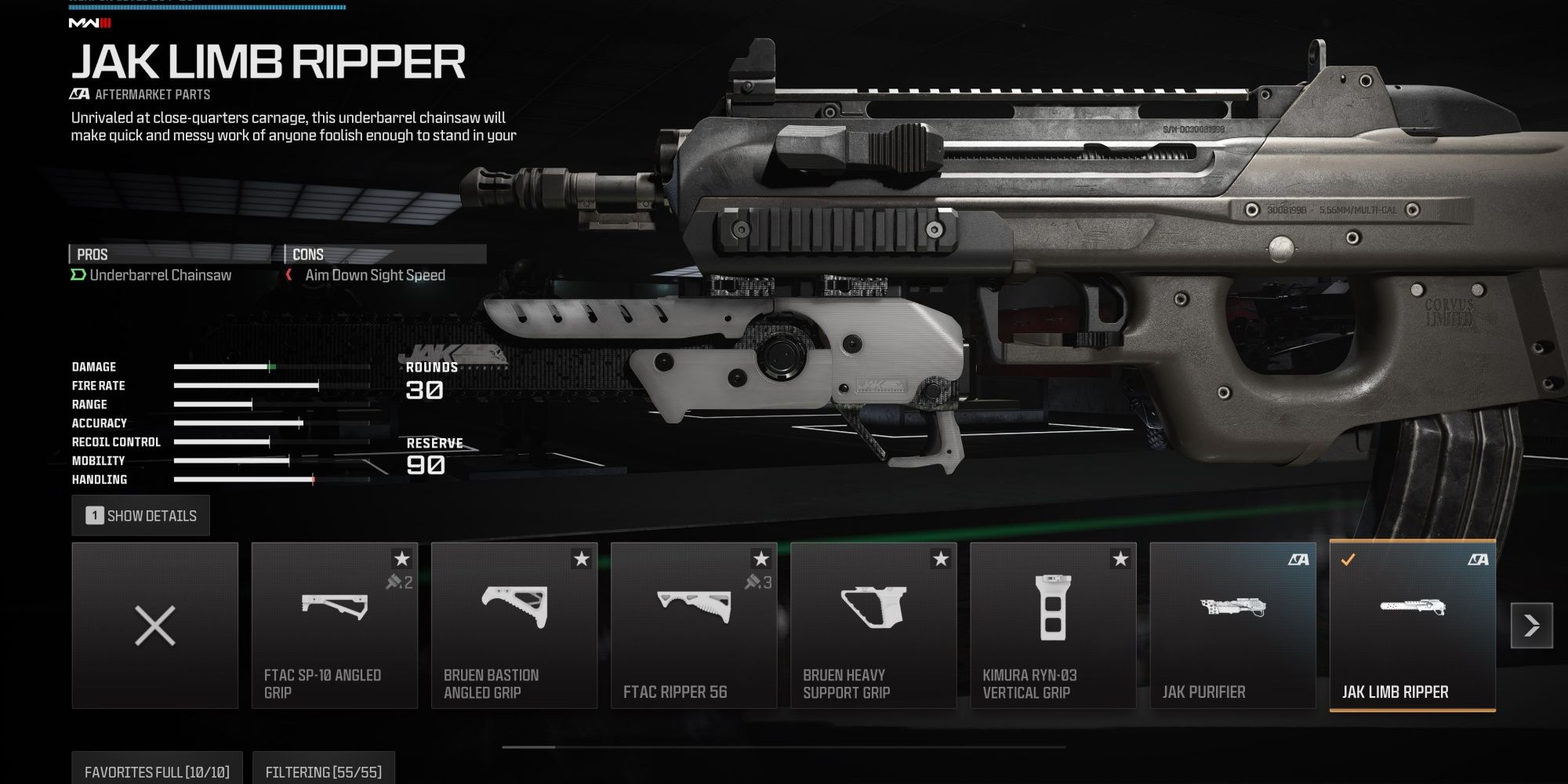The width and height of the screenshot is (1568, 784).
Task: Open Show Details for weapon stats
Action: click(x=141, y=516)
